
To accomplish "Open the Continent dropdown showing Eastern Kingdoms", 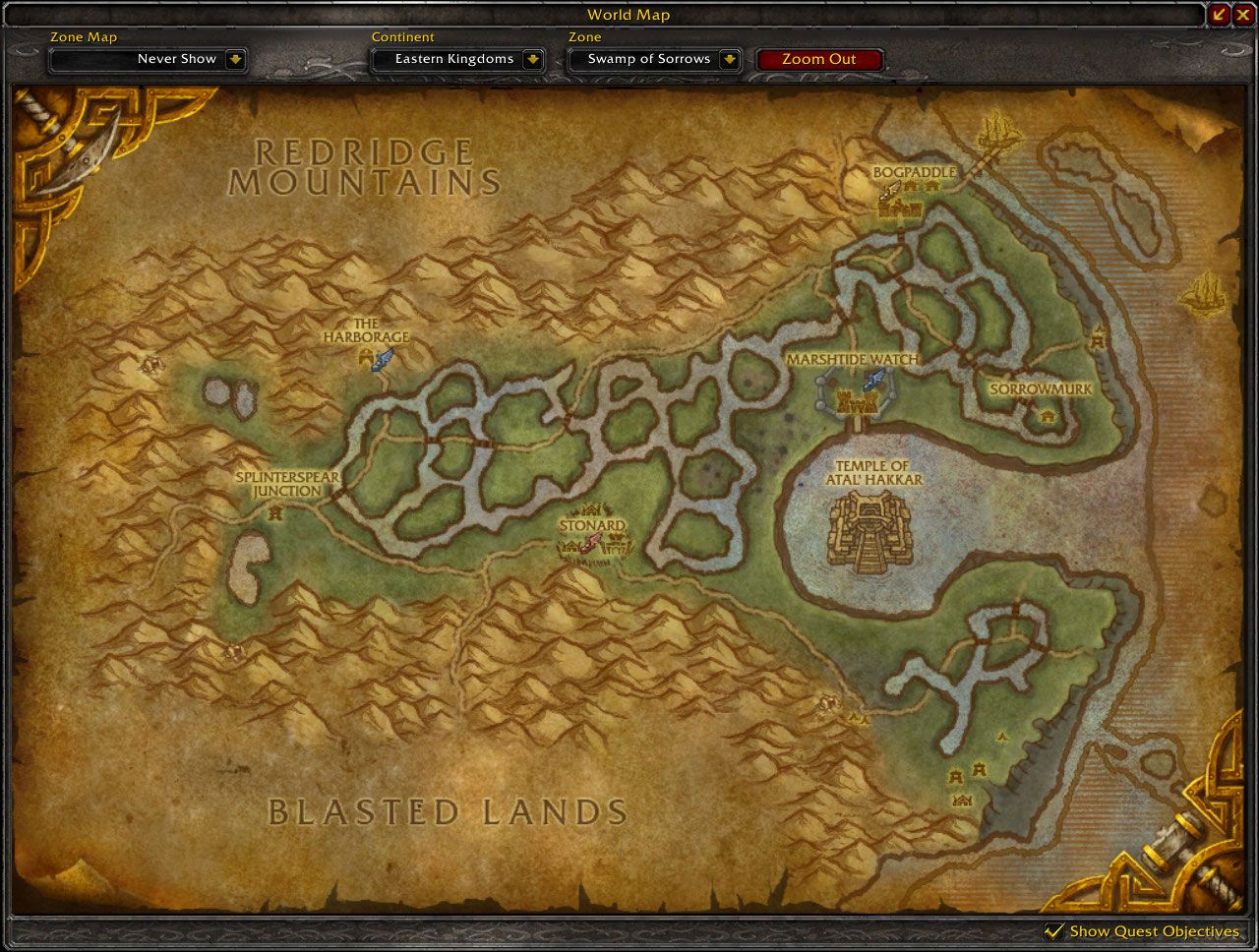I will [455, 59].
